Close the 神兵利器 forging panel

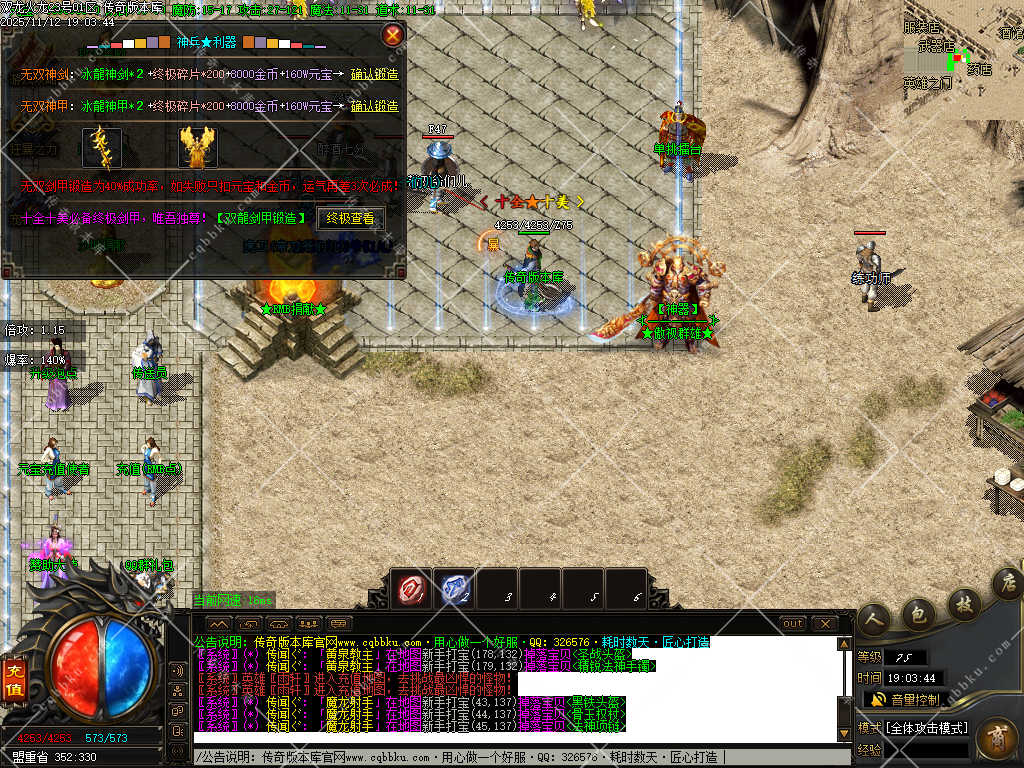pyautogui.click(x=393, y=35)
